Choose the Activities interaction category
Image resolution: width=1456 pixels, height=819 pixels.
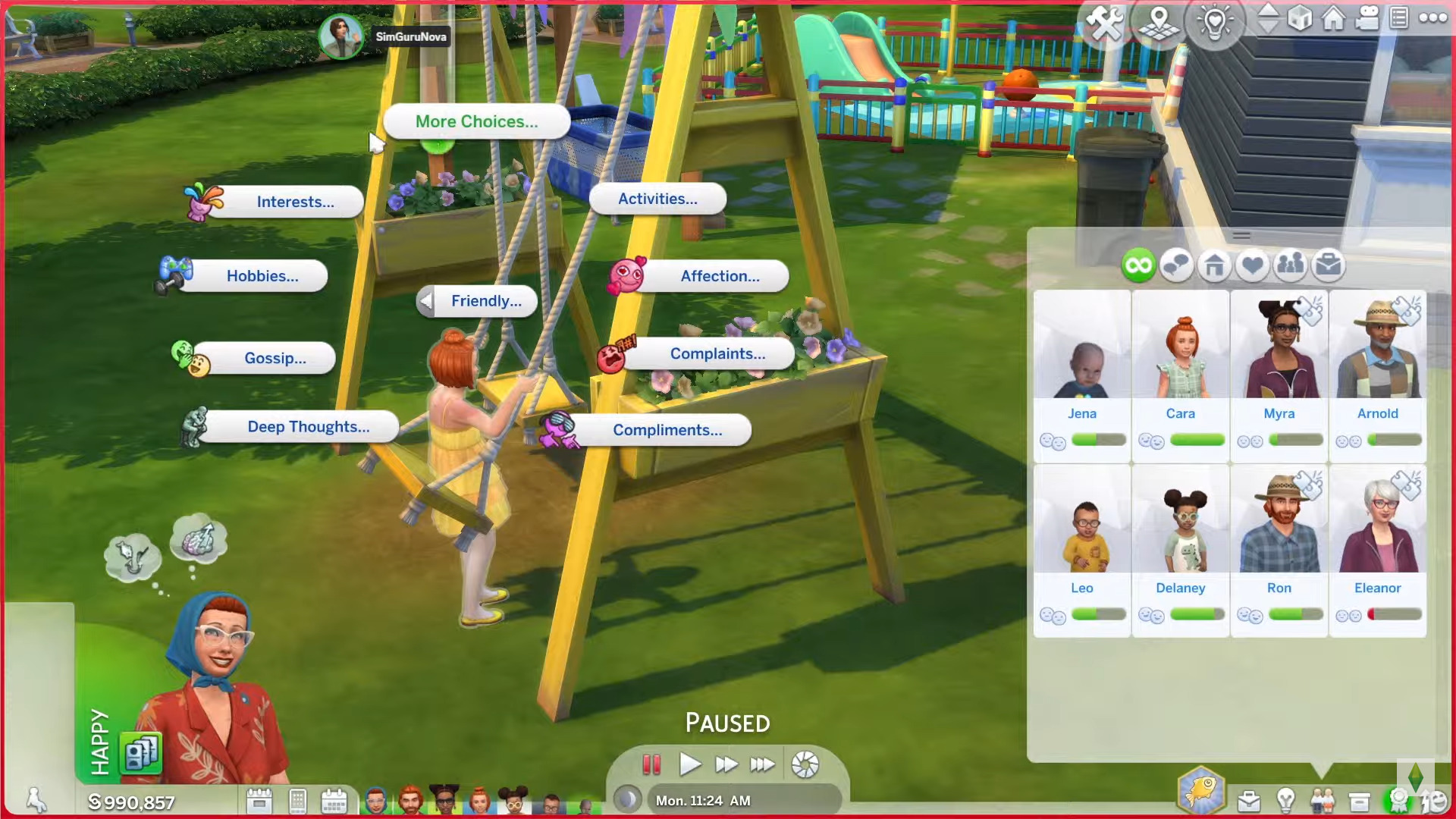(x=657, y=199)
